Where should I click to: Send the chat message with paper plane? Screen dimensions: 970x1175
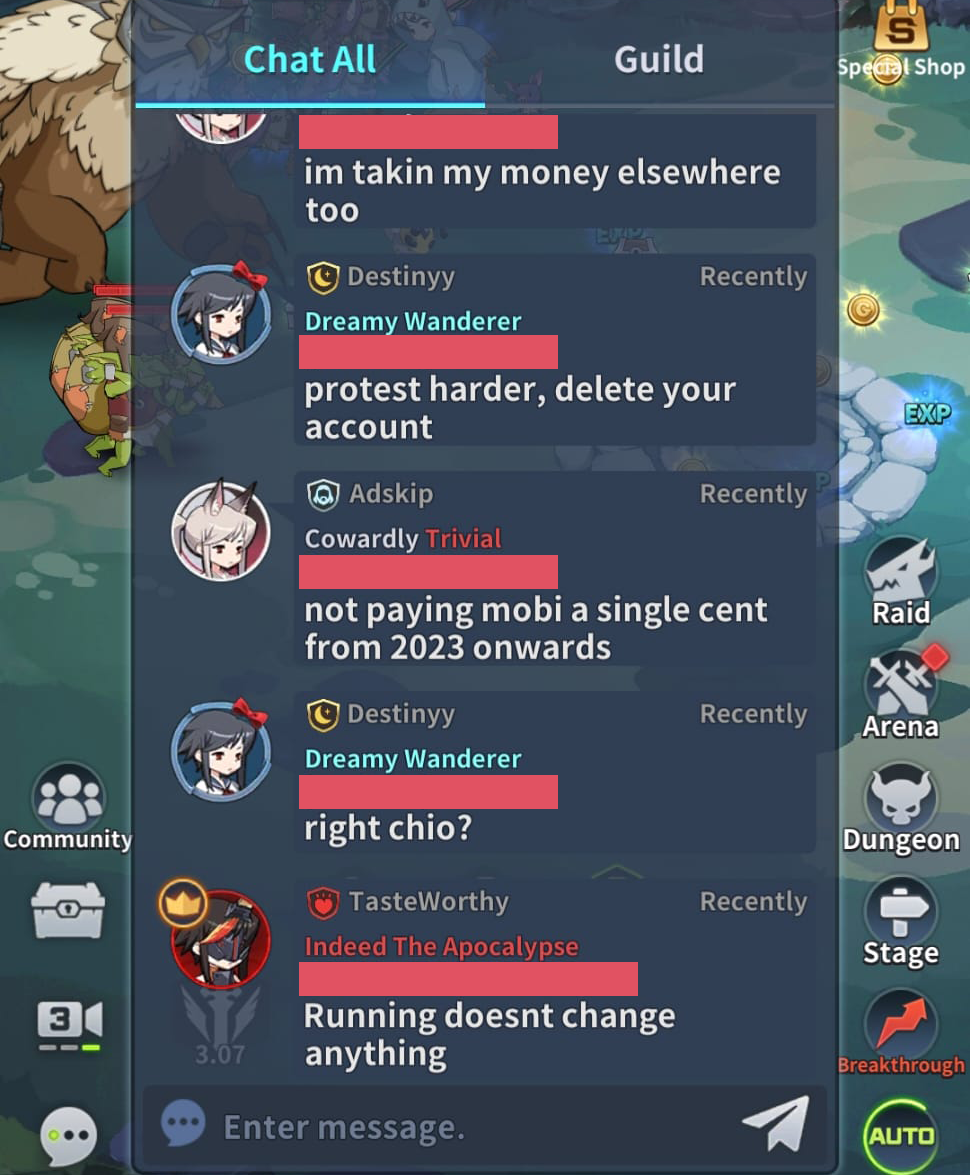(775, 1124)
